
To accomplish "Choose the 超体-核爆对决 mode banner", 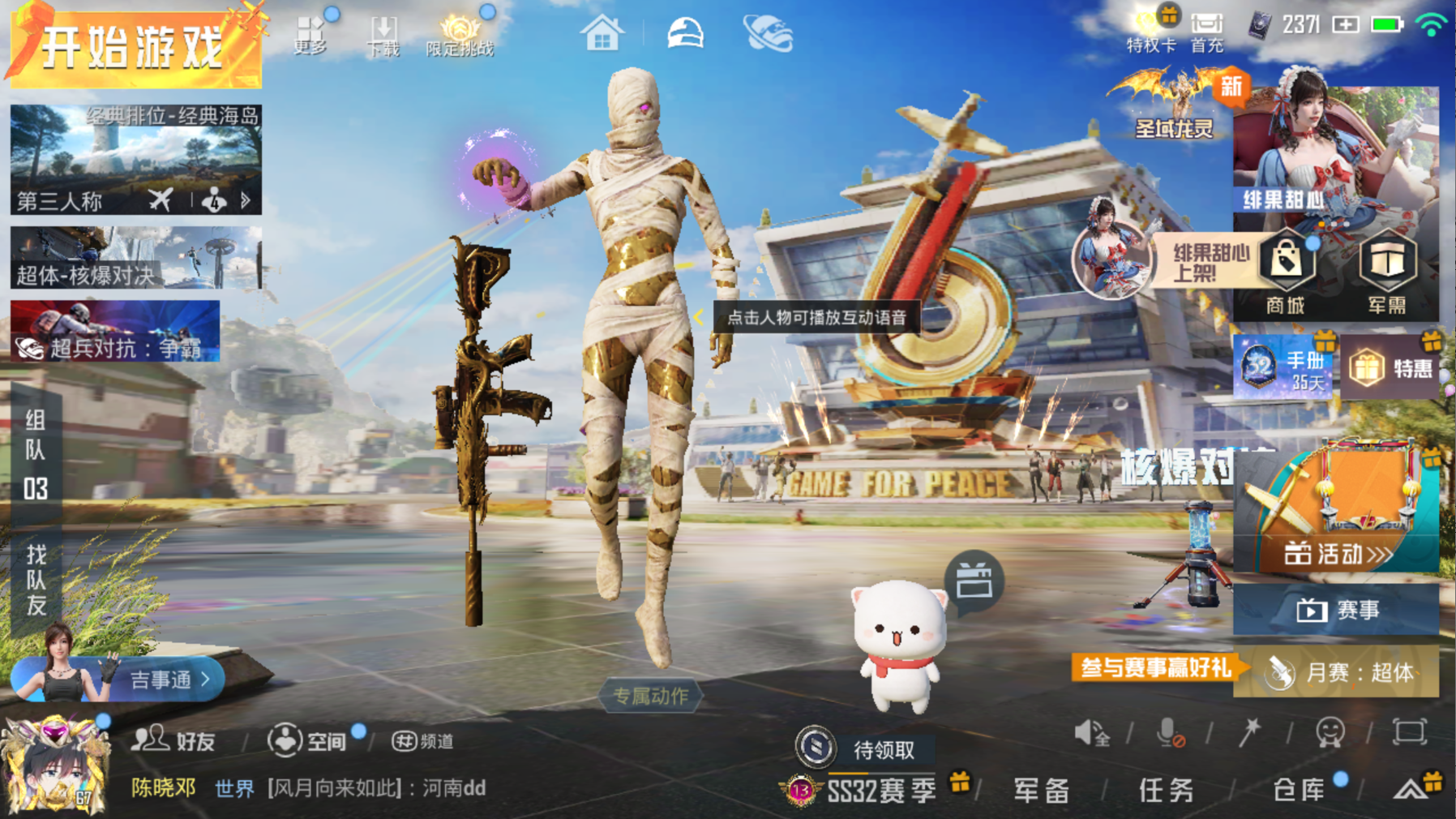I will coord(135,258).
